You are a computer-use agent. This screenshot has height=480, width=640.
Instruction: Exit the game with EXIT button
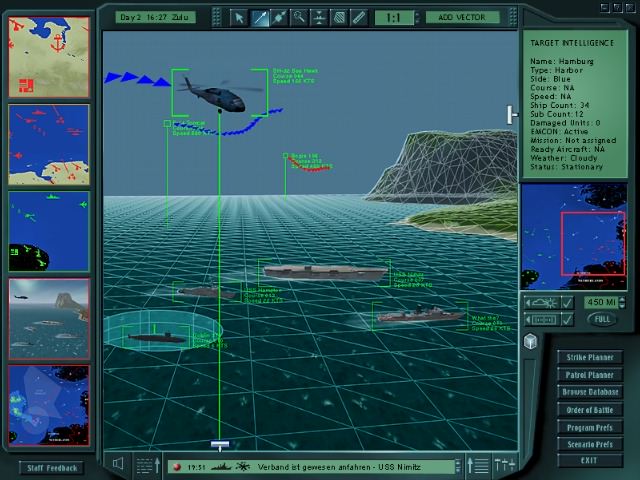(x=589, y=461)
